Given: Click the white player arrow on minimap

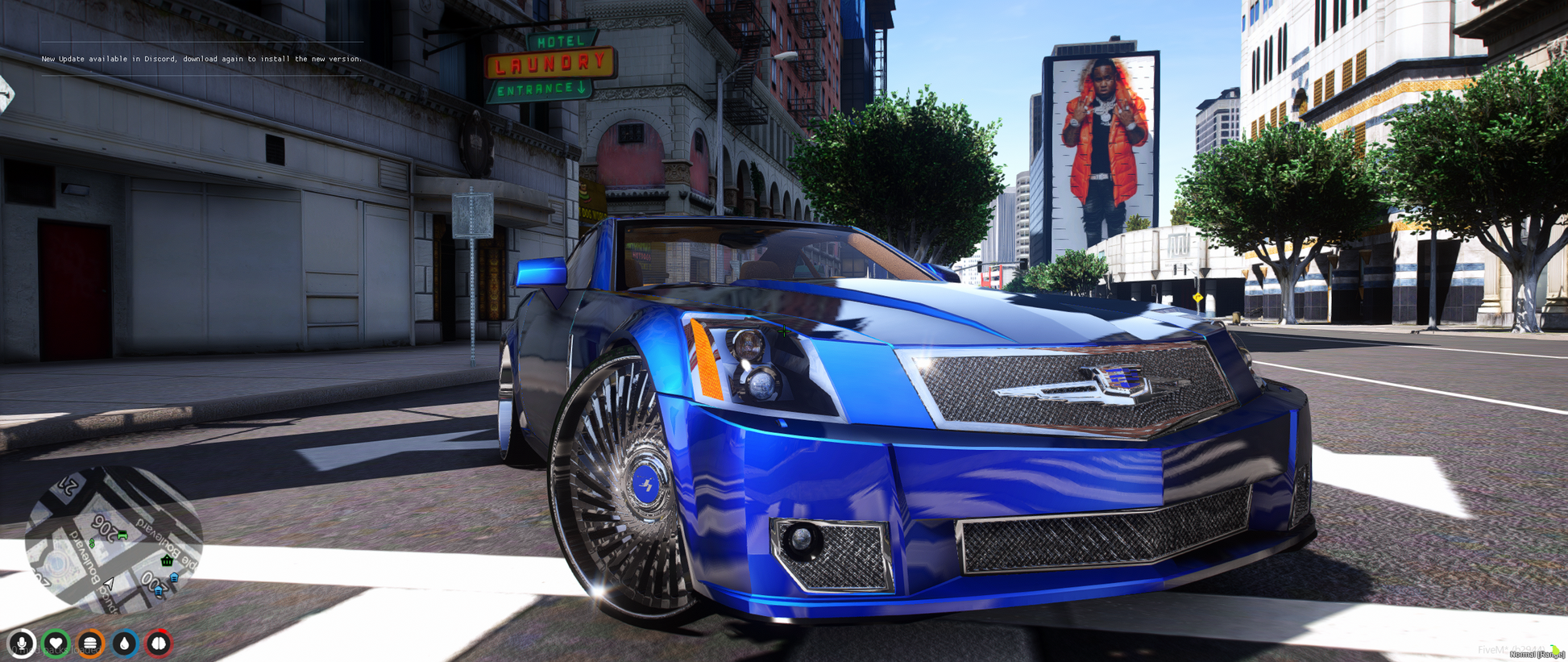Looking at the screenshot, I should tap(109, 582).
